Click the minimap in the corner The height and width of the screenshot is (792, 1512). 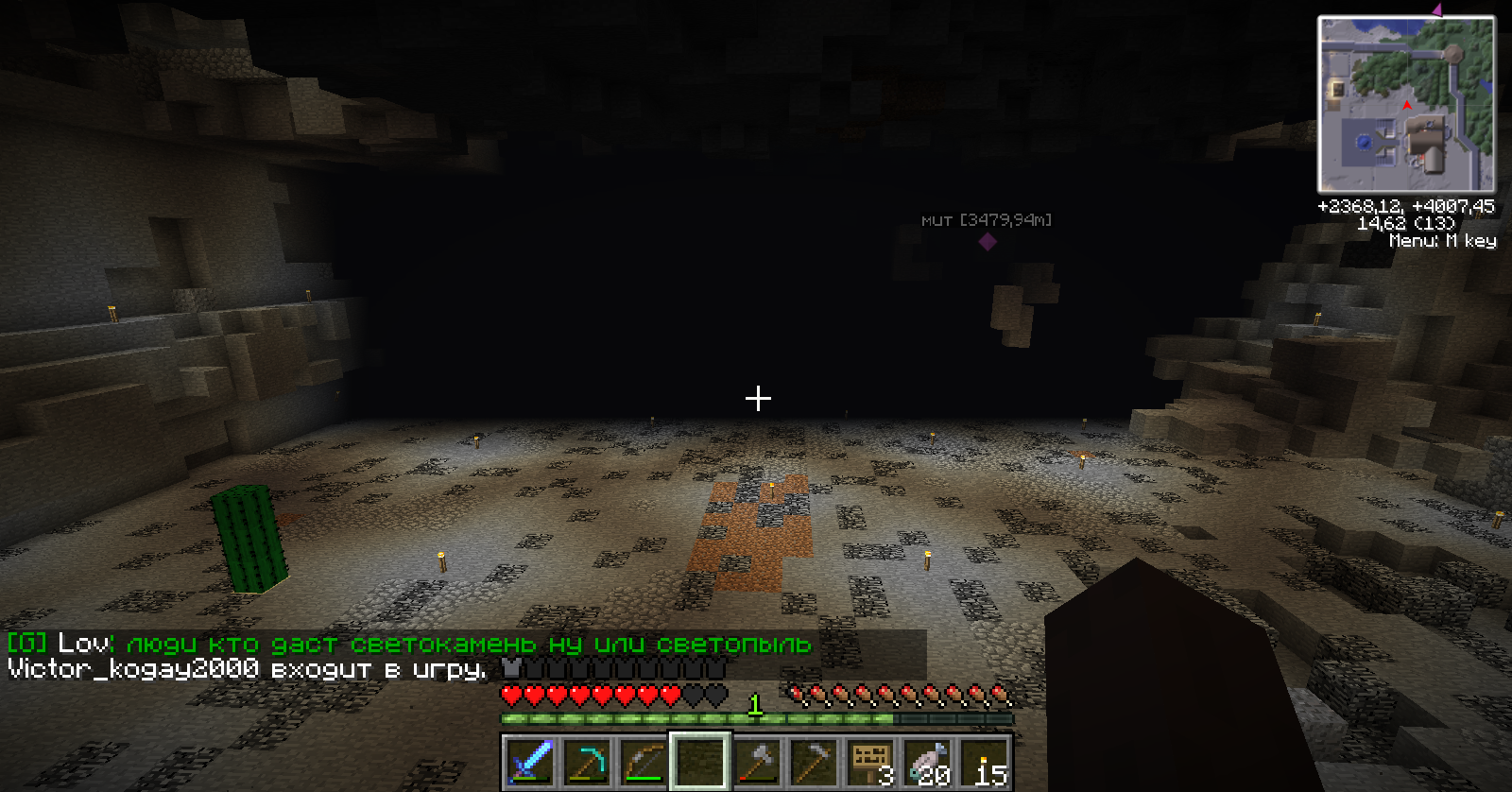pos(1406,104)
